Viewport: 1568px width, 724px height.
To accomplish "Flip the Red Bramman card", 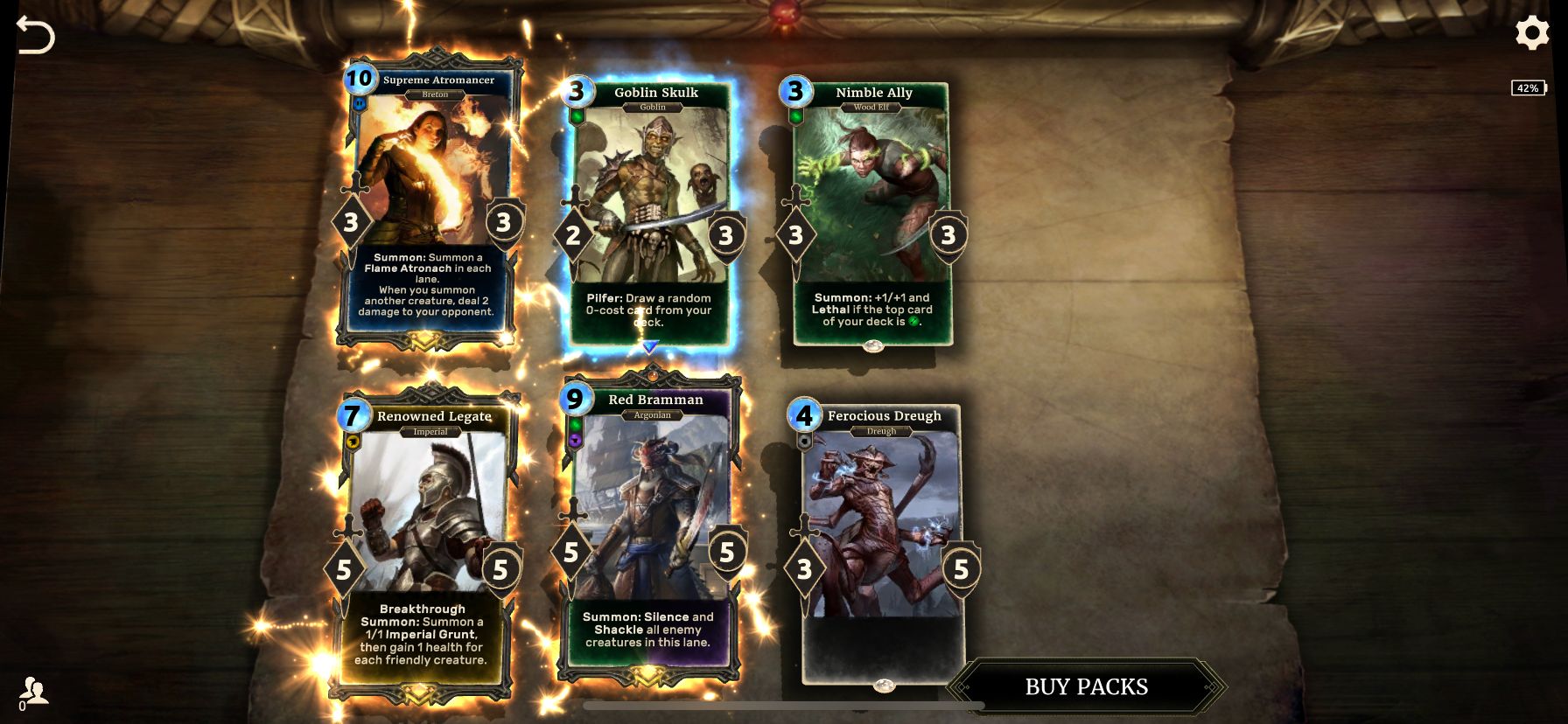I will coord(652,533).
